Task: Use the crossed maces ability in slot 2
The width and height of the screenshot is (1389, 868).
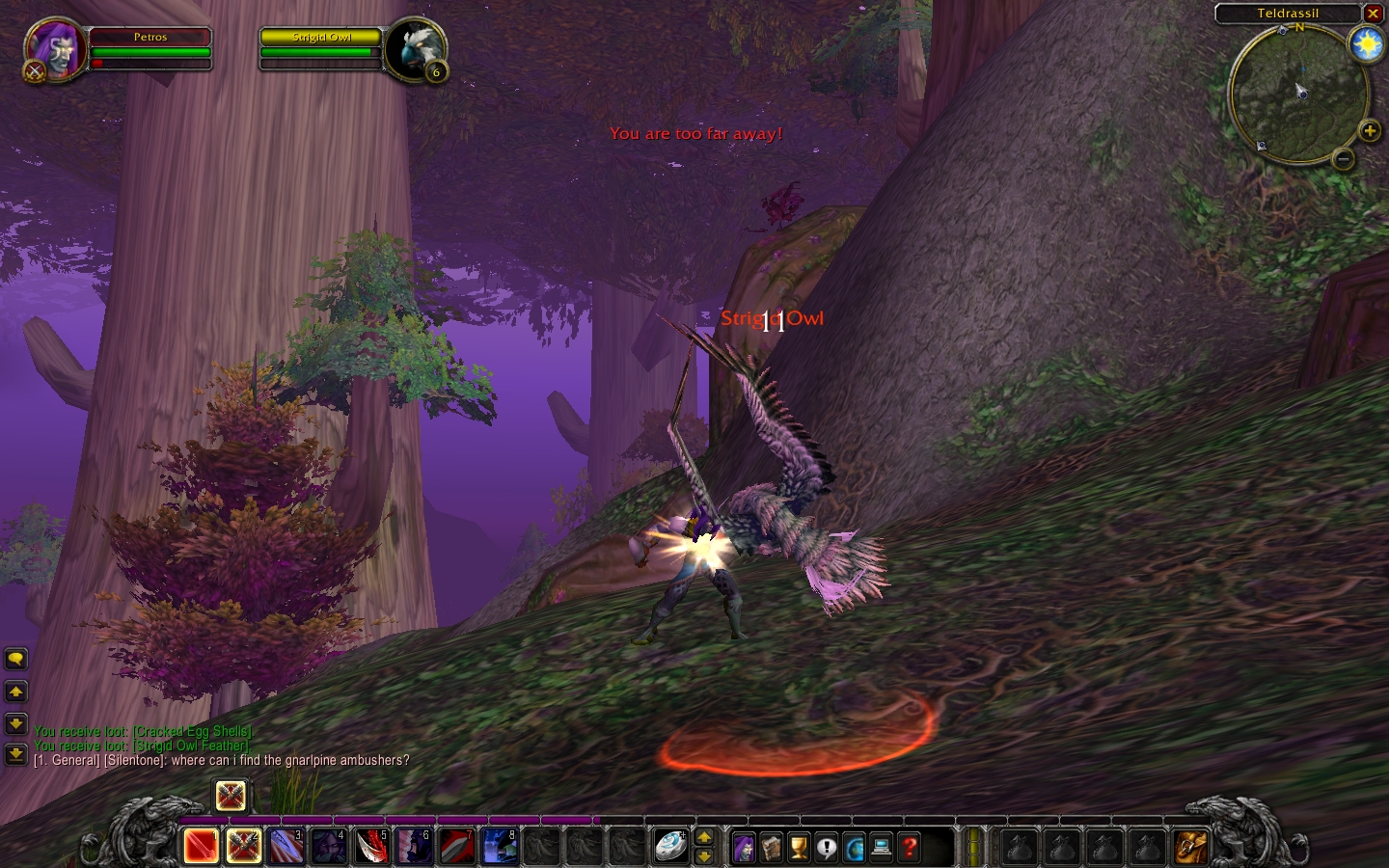Action: click(x=244, y=846)
